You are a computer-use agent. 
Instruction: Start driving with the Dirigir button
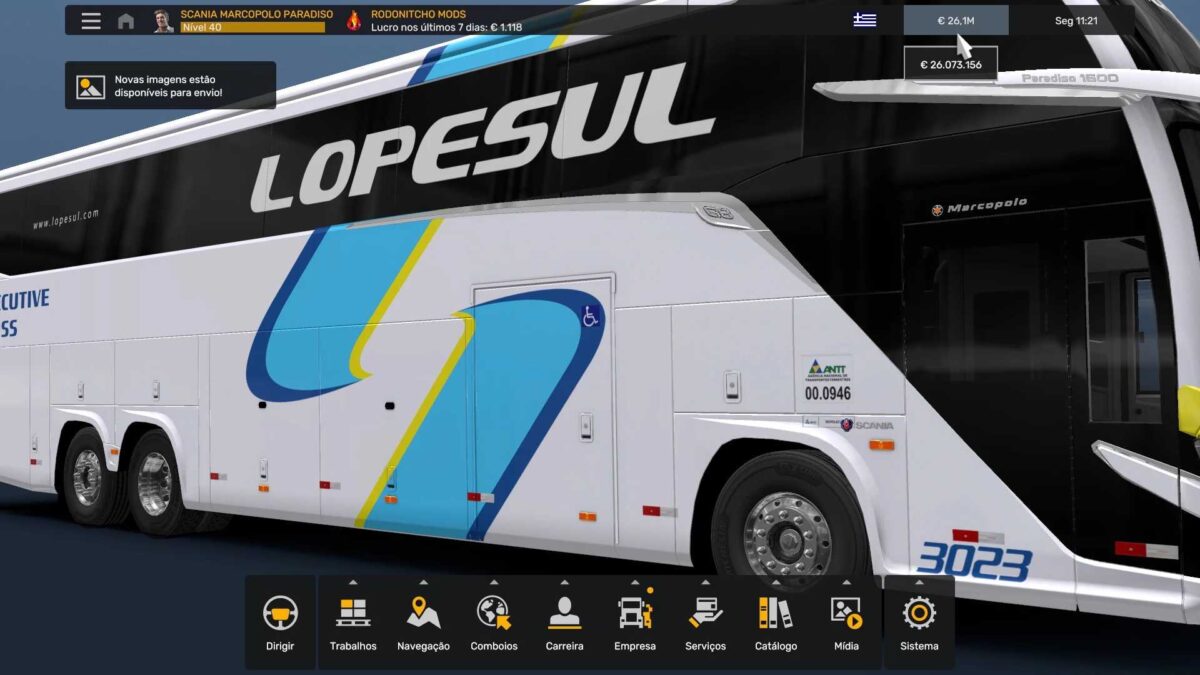click(x=280, y=622)
